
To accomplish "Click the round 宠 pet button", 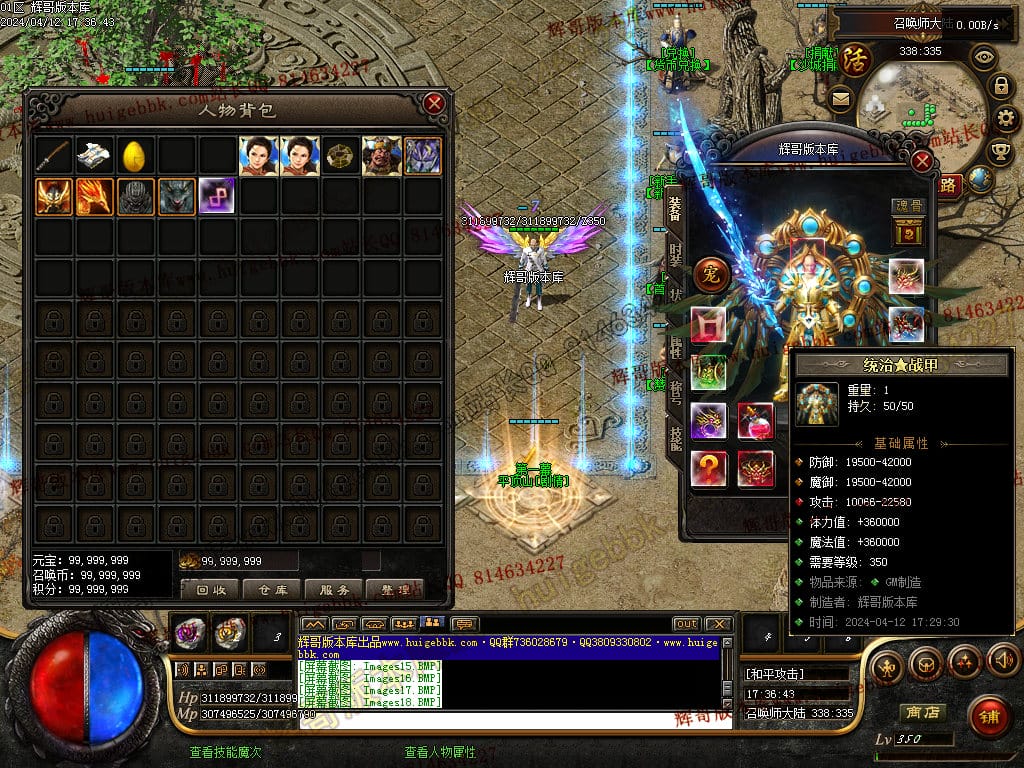I will [712, 274].
